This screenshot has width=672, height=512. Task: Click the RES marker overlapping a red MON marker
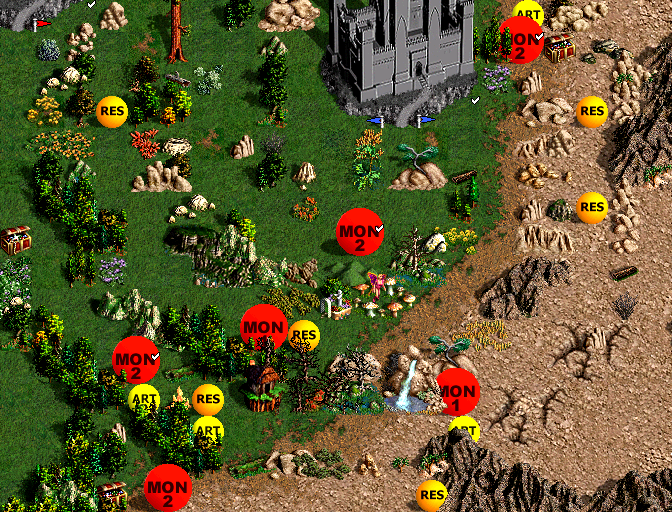click(x=303, y=335)
